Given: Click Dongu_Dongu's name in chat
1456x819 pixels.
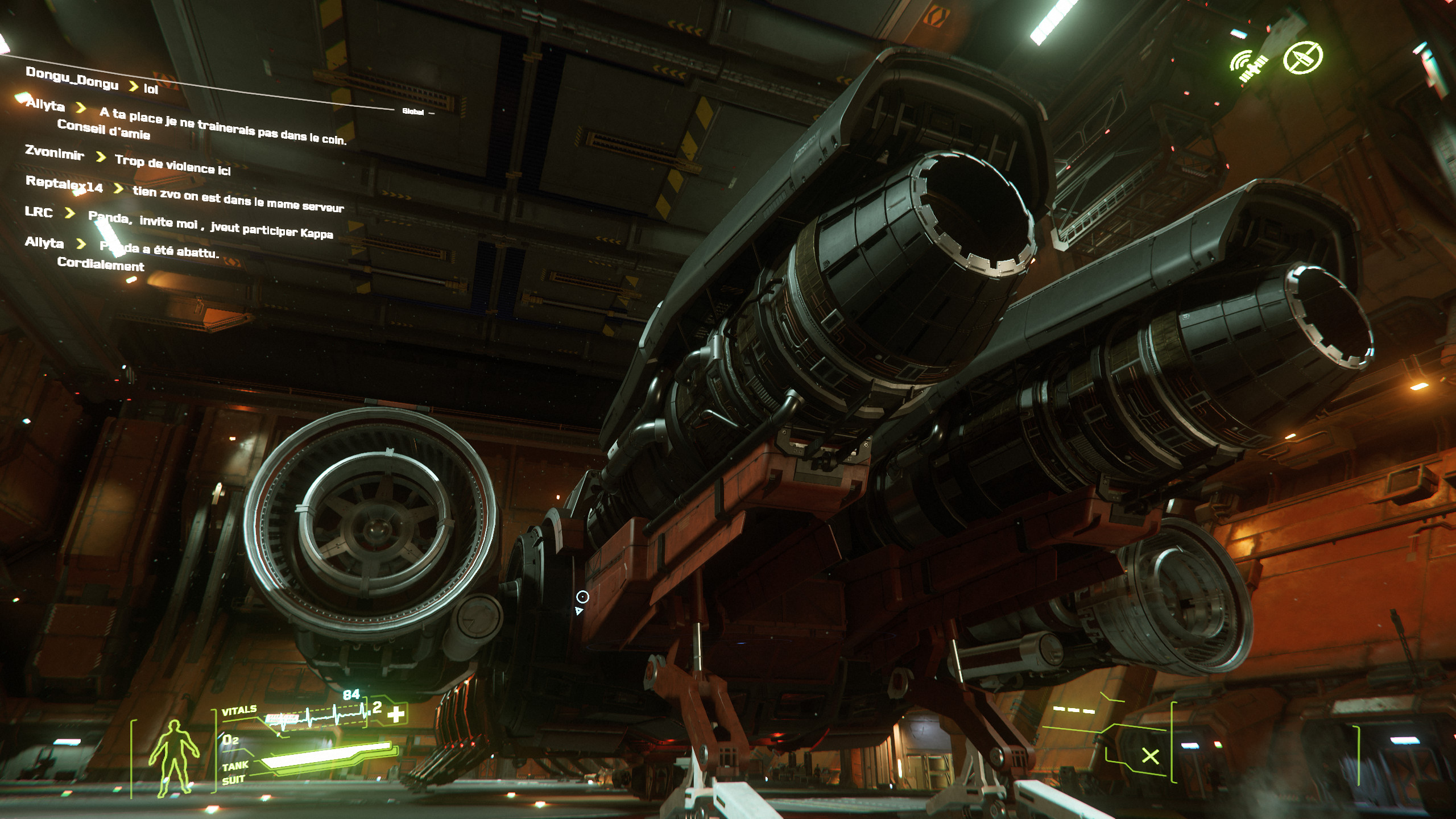Looking at the screenshot, I should [x=72, y=78].
